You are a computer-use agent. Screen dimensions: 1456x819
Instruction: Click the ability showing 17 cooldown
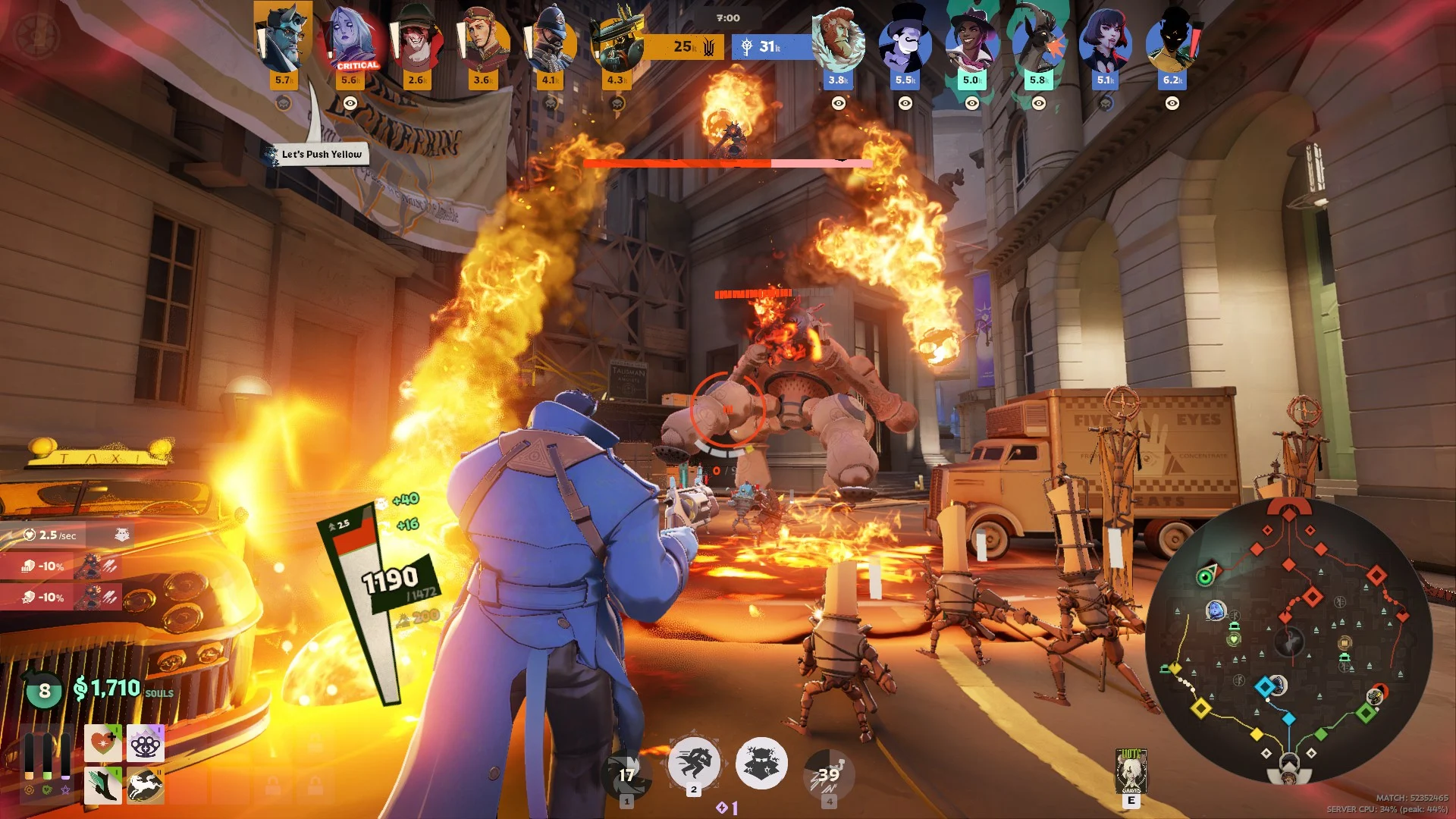[626, 773]
